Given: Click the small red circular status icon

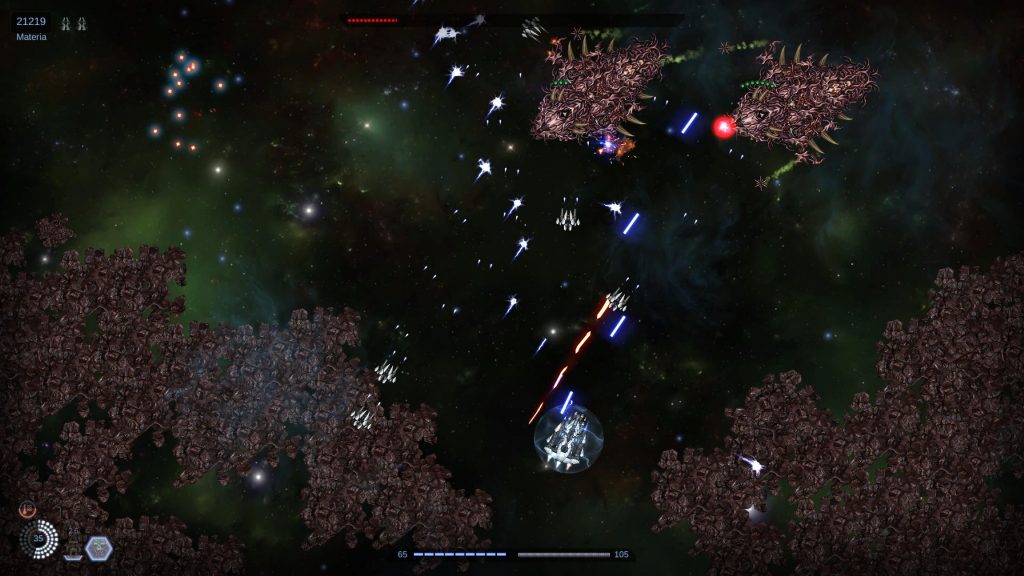Looking at the screenshot, I should click(27, 509).
